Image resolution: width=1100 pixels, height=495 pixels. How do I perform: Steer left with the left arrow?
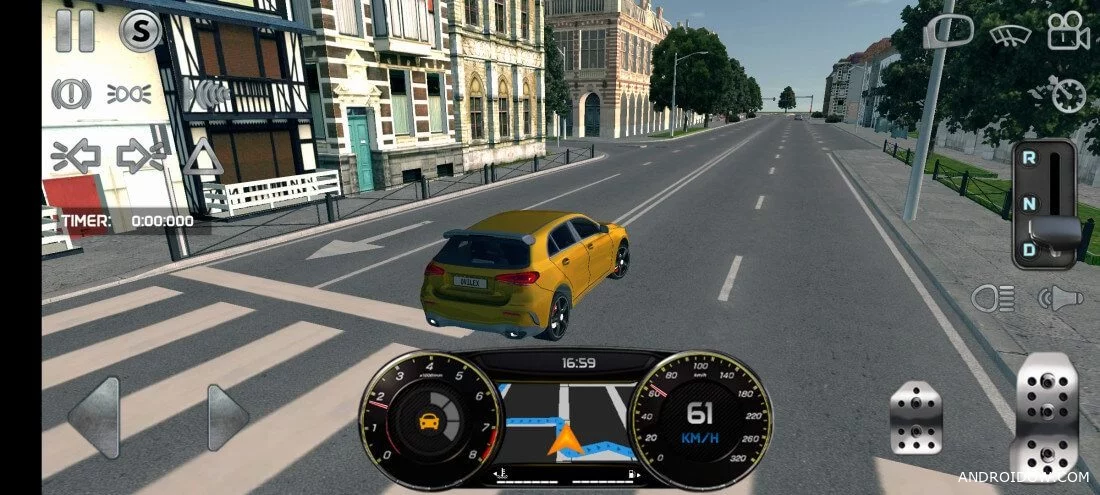(x=94, y=416)
